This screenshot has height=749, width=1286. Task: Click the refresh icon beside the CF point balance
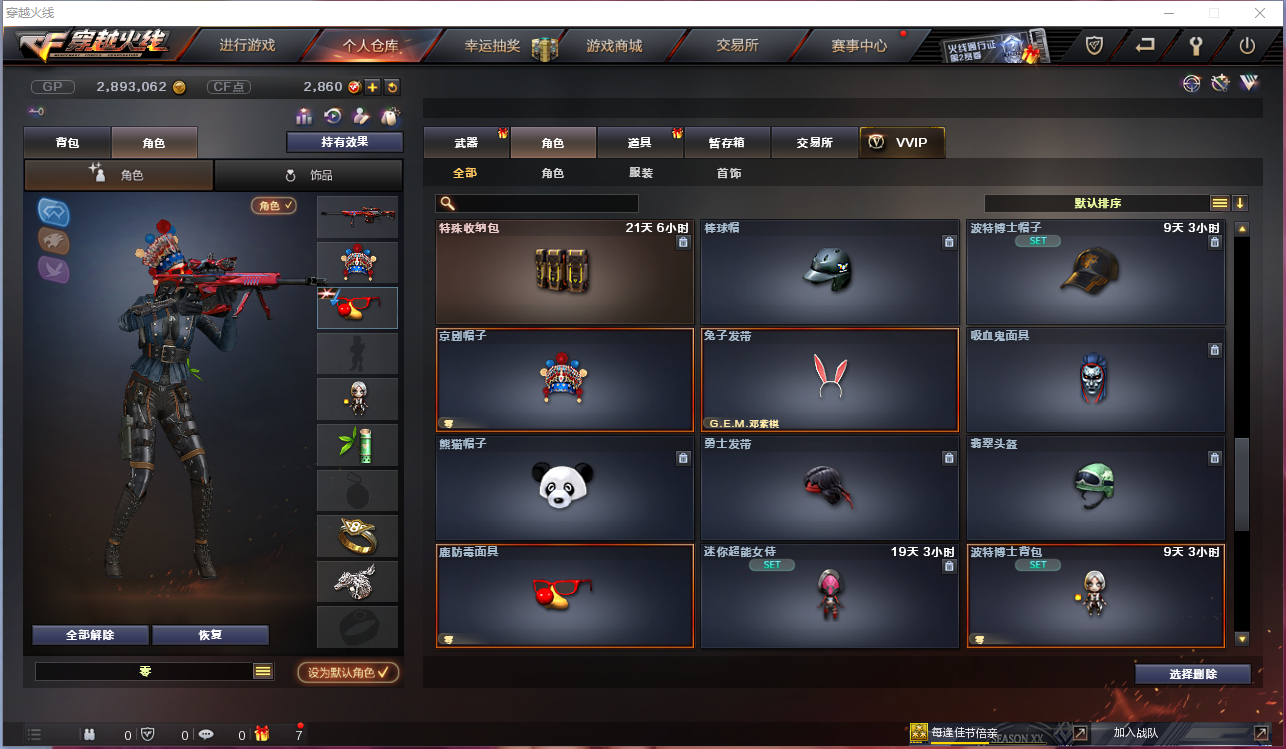(x=392, y=87)
